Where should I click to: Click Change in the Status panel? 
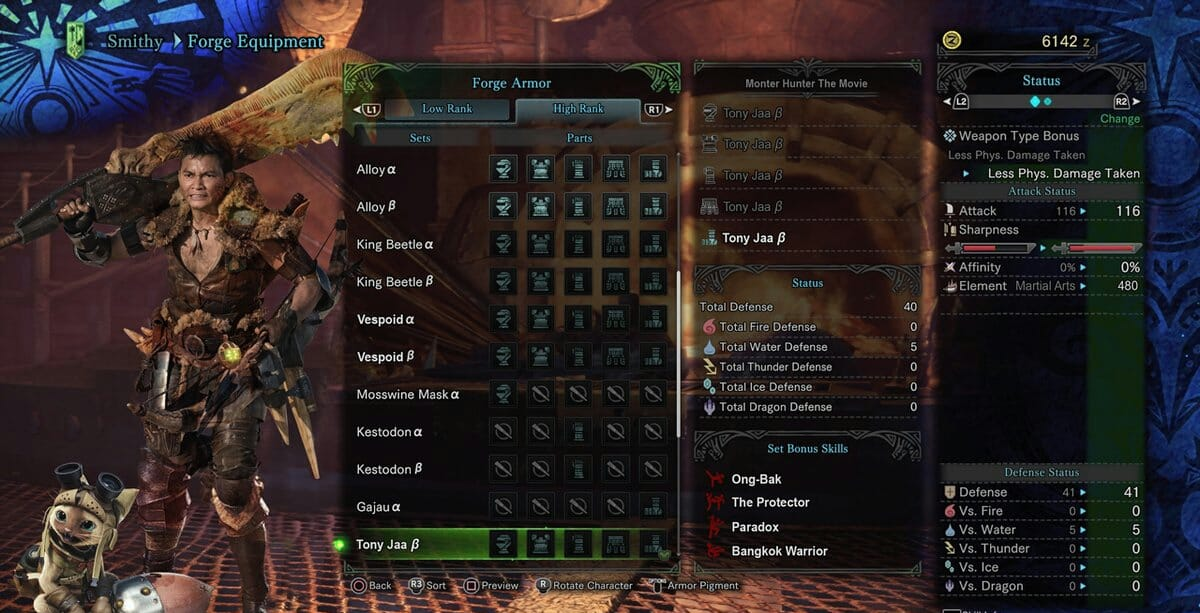(x=1119, y=119)
